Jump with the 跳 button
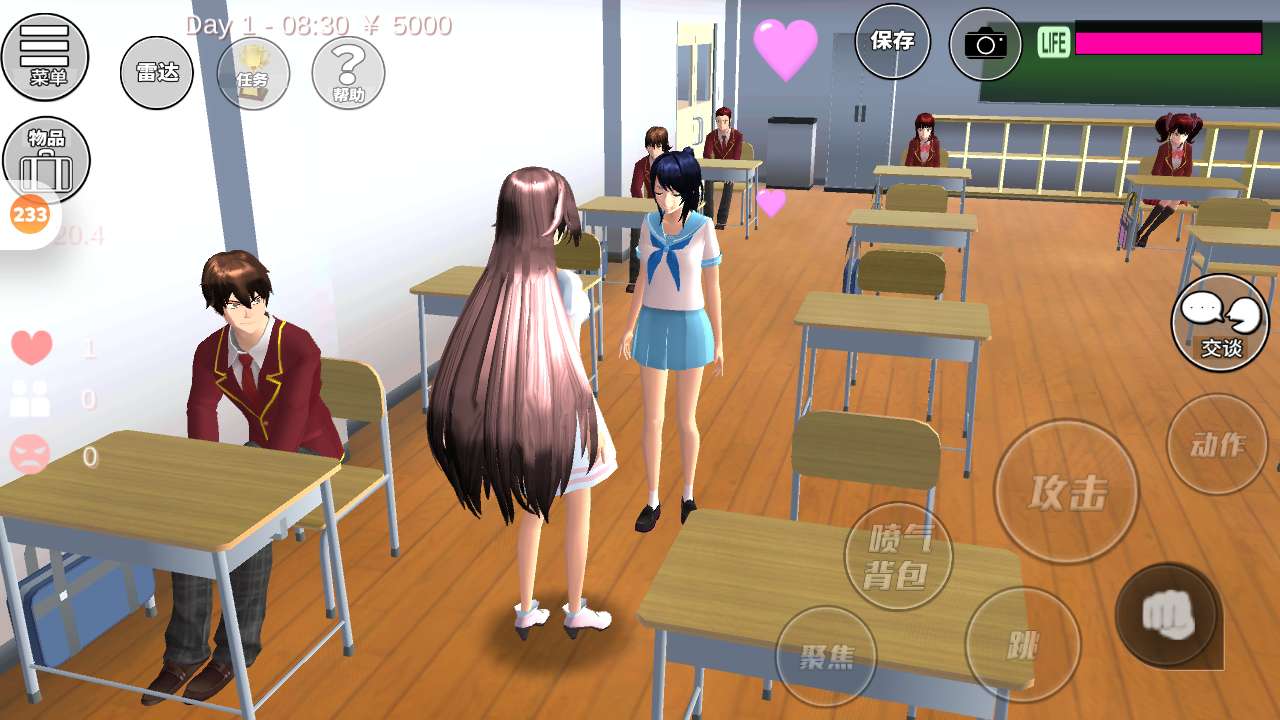 (x=1022, y=645)
